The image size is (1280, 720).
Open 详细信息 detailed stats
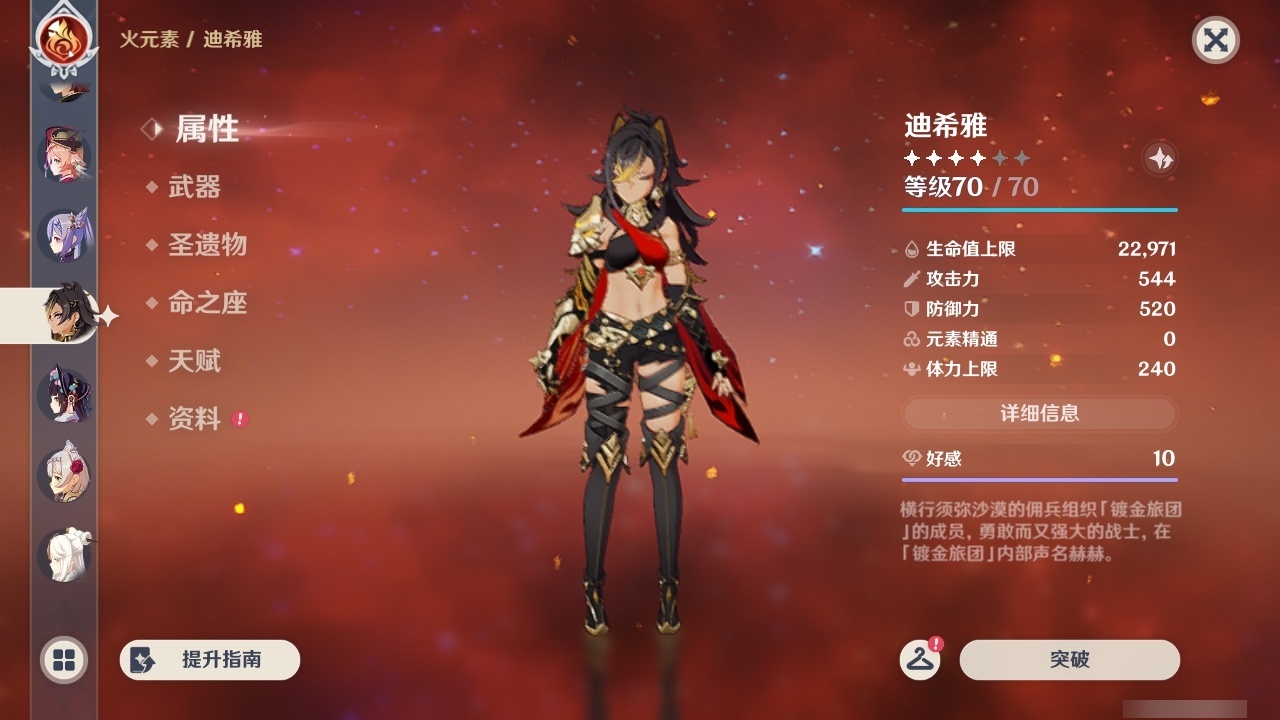1039,413
